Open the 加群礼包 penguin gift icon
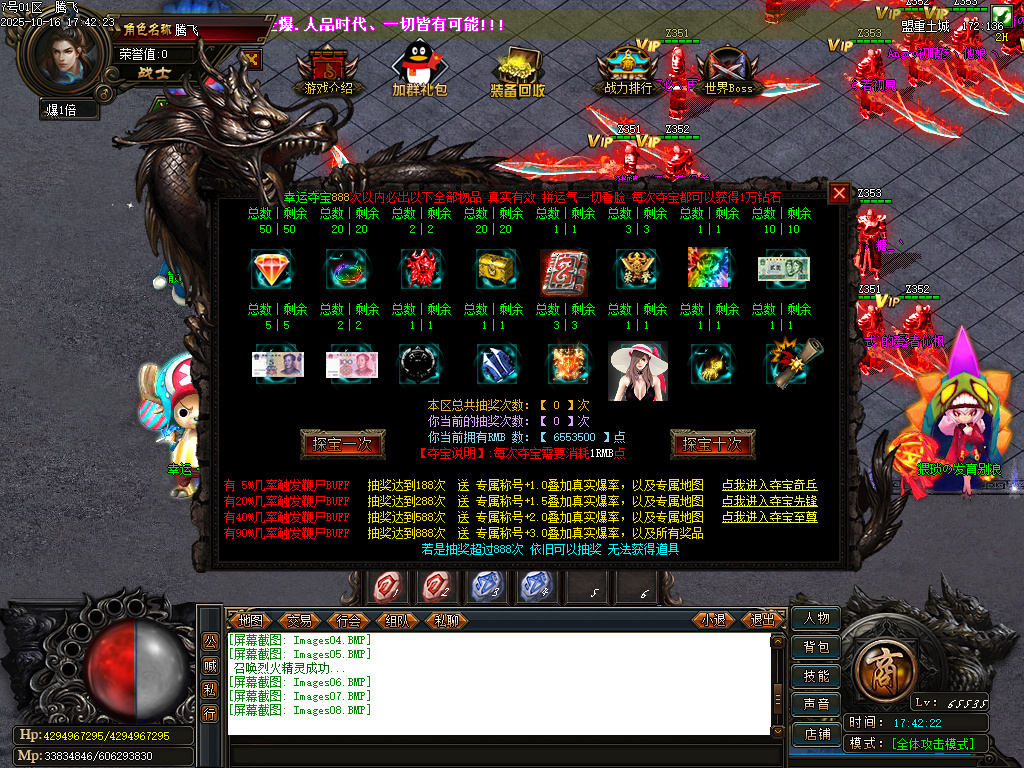The height and width of the screenshot is (768, 1024). [419, 70]
